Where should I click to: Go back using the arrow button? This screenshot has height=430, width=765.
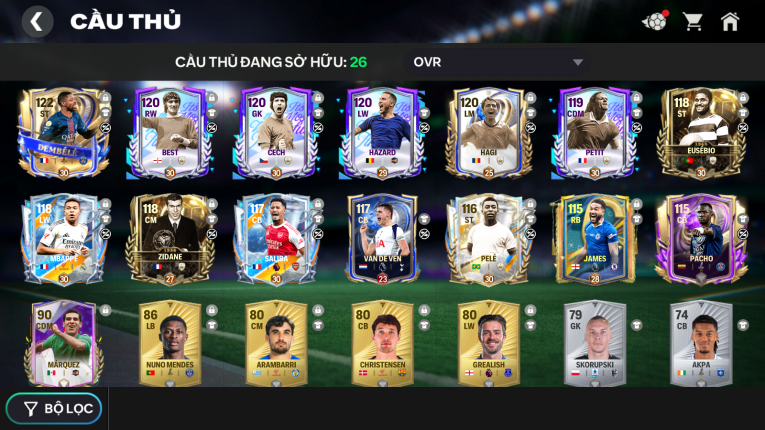click(37, 21)
